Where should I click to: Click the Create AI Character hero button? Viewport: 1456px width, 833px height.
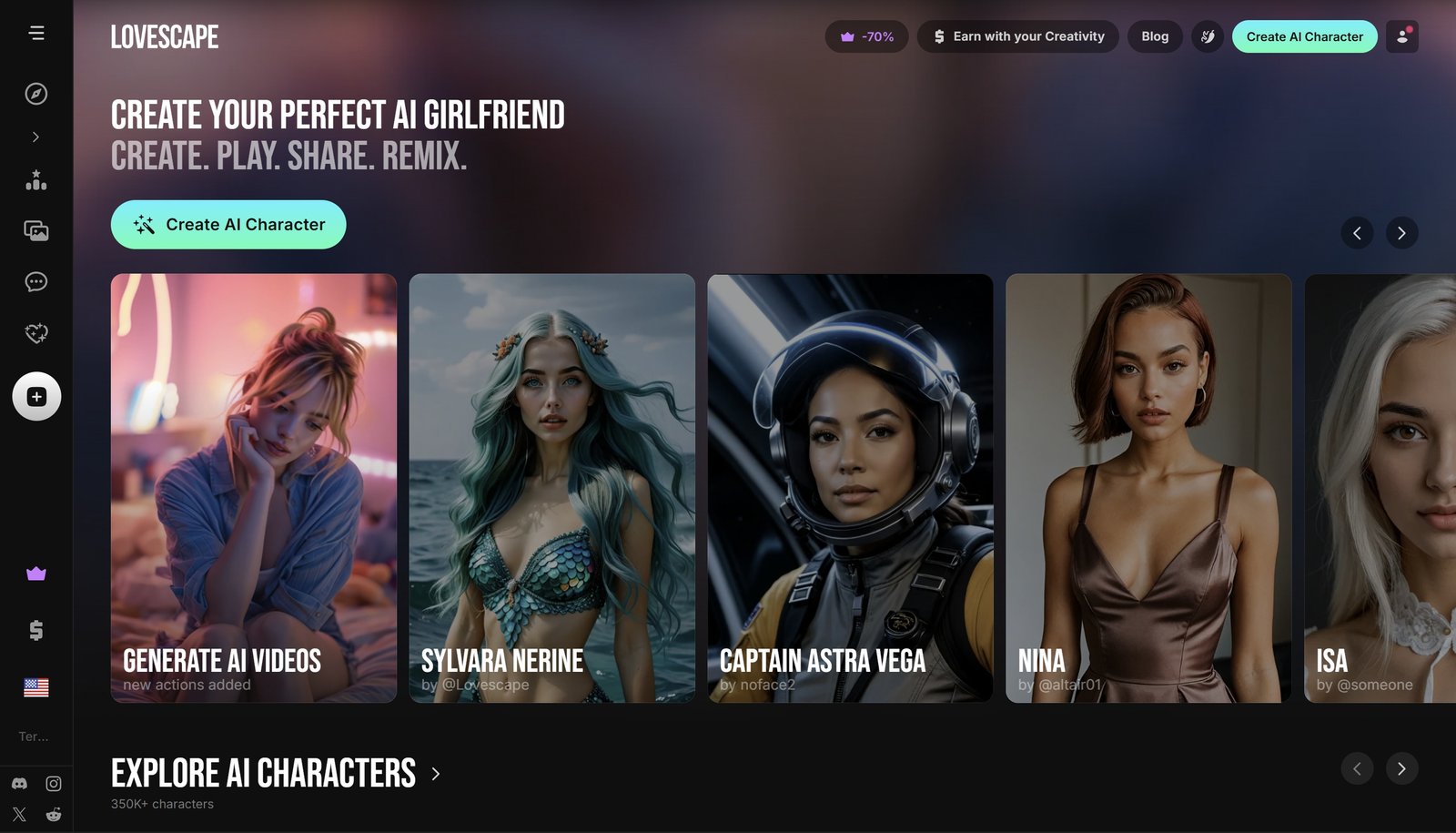227,224
